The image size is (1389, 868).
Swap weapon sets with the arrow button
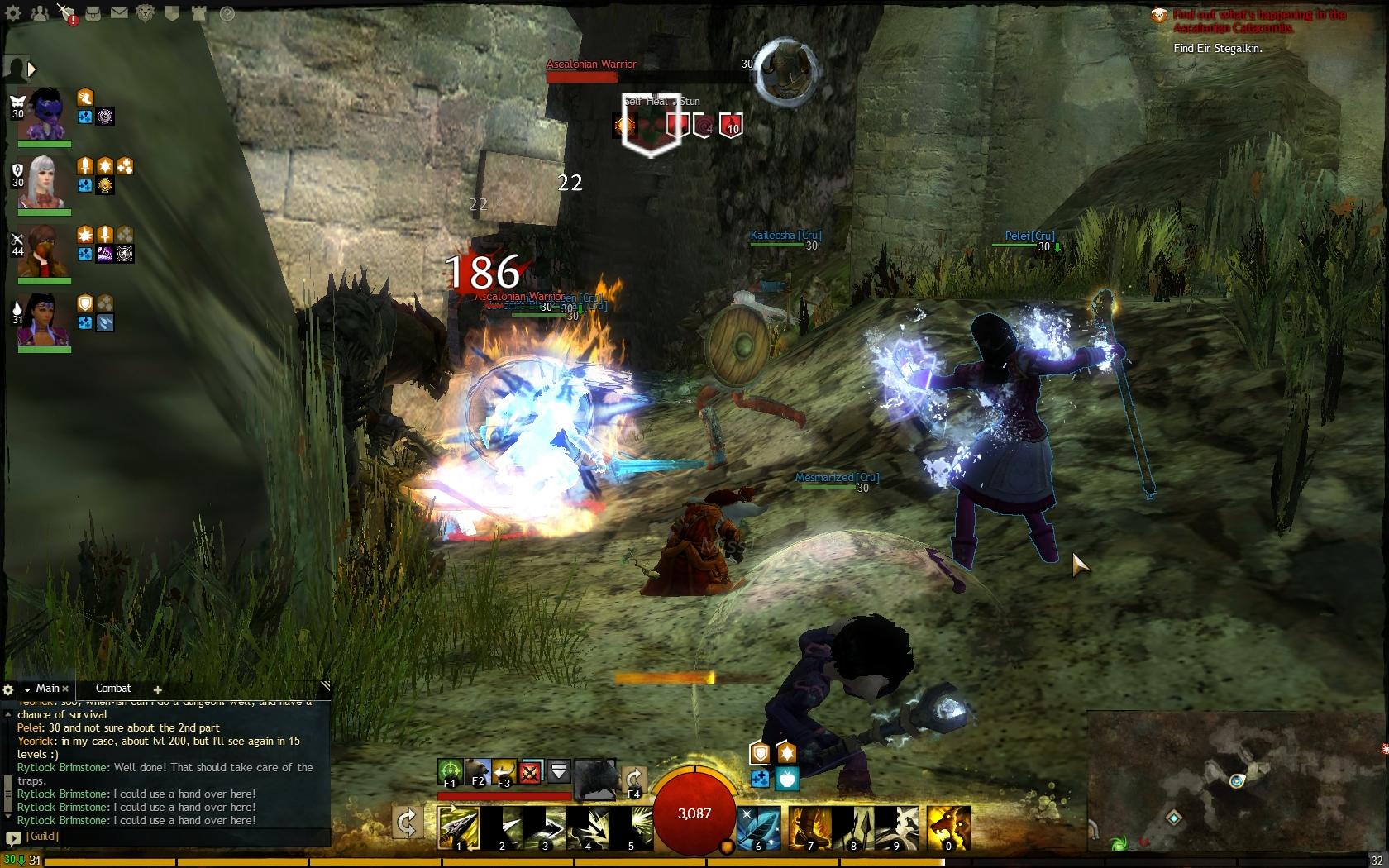[407, 823]
